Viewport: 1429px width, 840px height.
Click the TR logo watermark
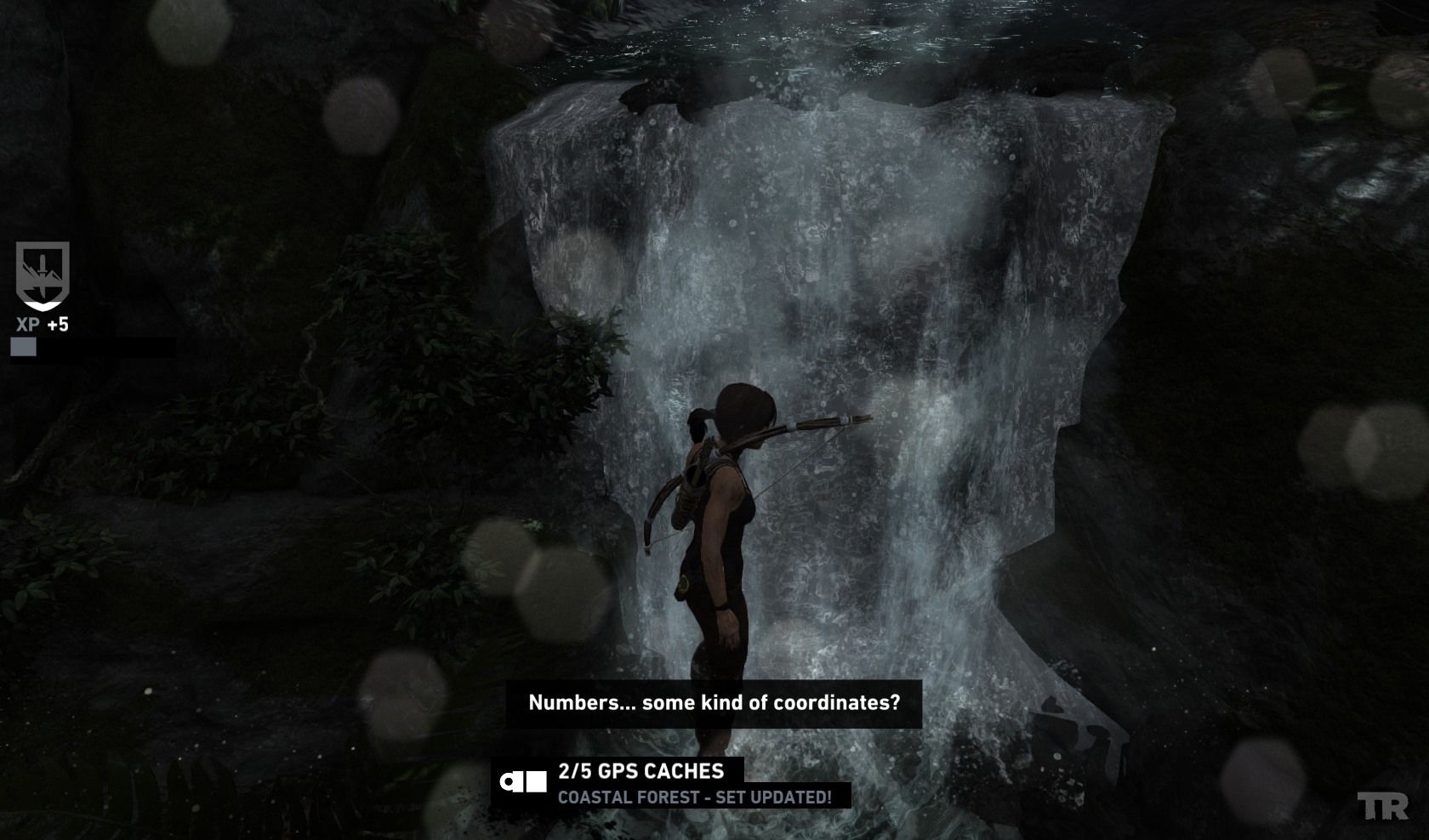pos(1382,806)
